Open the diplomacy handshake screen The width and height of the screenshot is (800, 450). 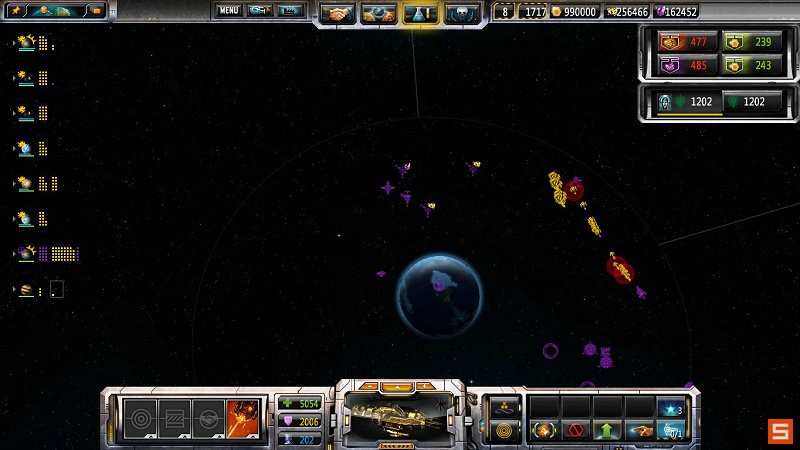coord(339,14)
